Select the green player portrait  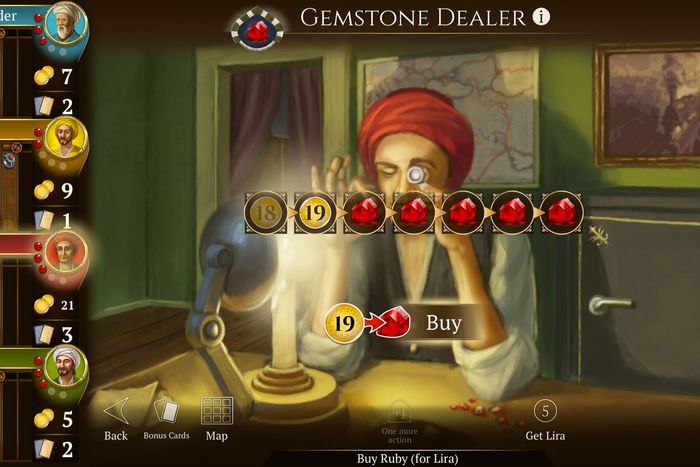[65, 368]
